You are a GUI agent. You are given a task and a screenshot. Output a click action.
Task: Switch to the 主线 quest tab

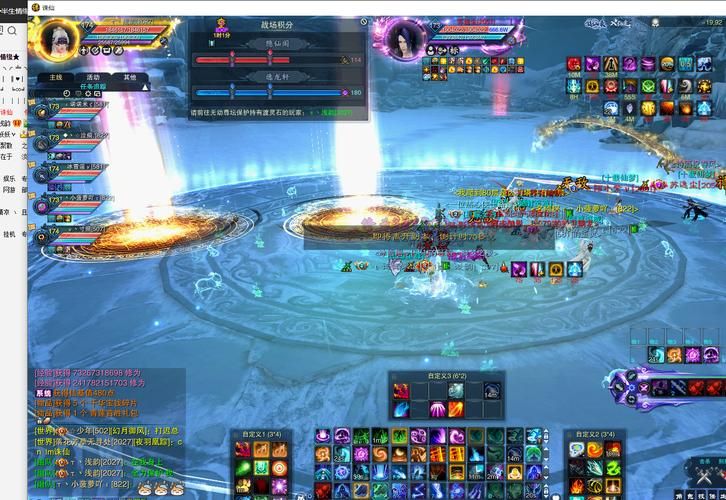pyautogui.click(x=55, y=76)
